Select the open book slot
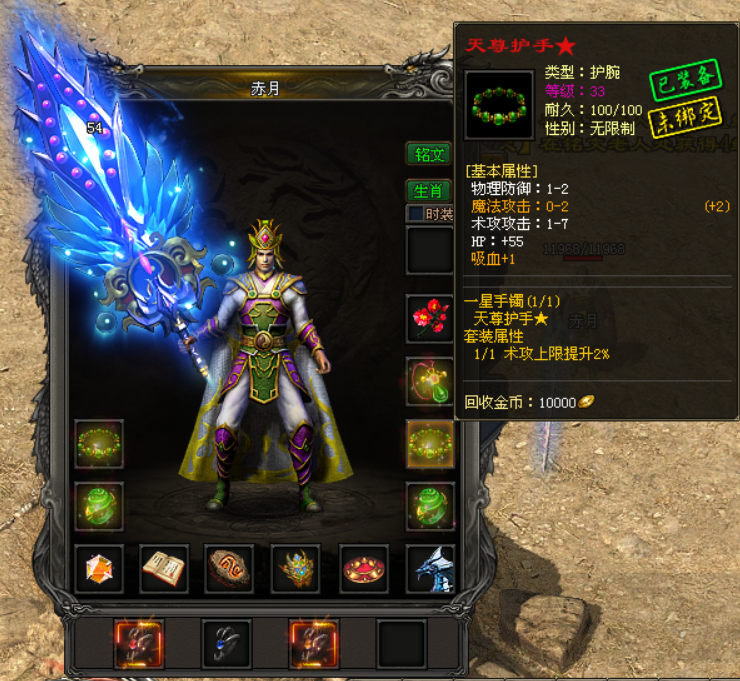The height and width of the screenshot is (681, 740). [165, 569]
